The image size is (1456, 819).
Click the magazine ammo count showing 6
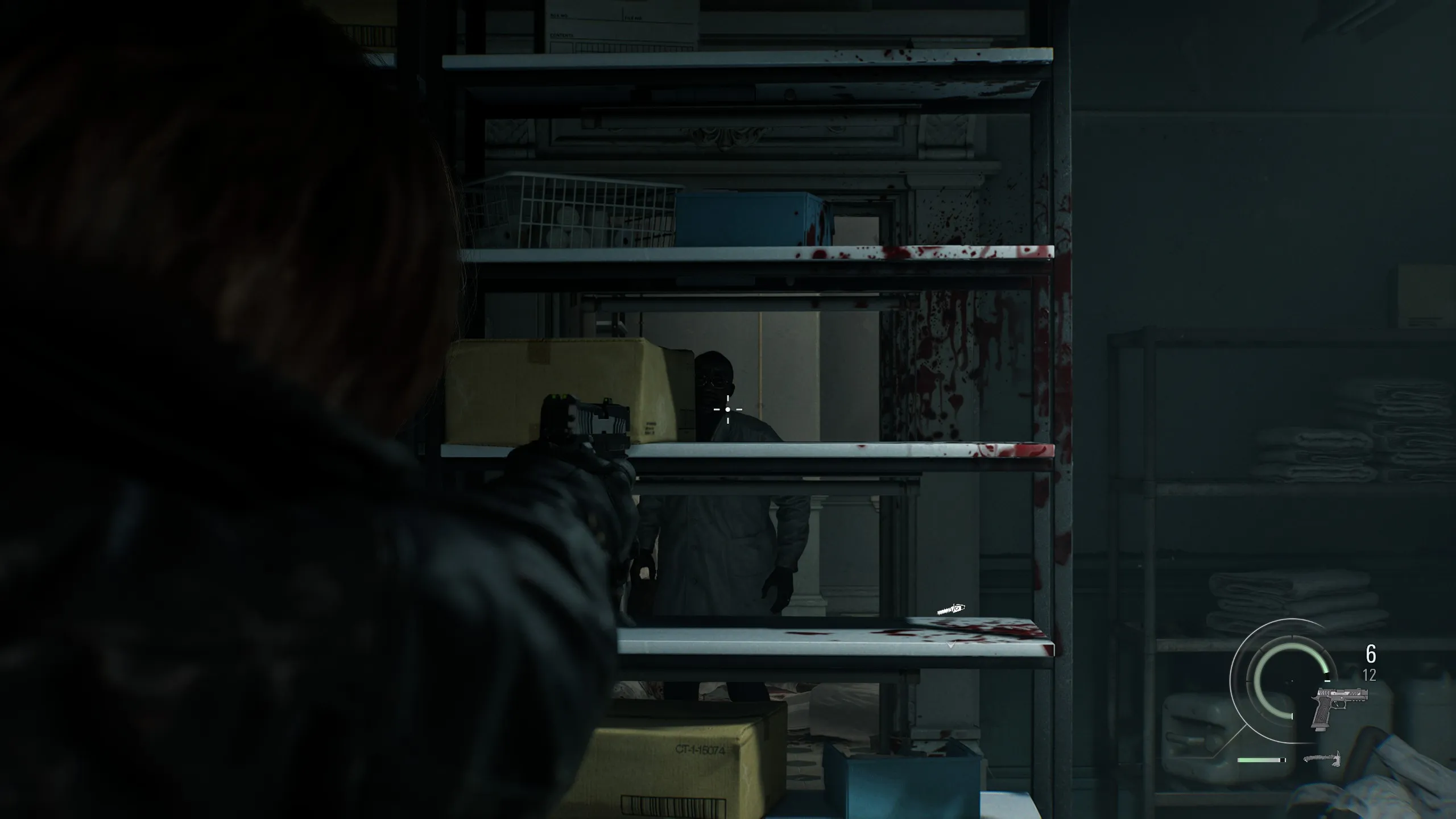pyautogui.click(x=1371, y=654)
